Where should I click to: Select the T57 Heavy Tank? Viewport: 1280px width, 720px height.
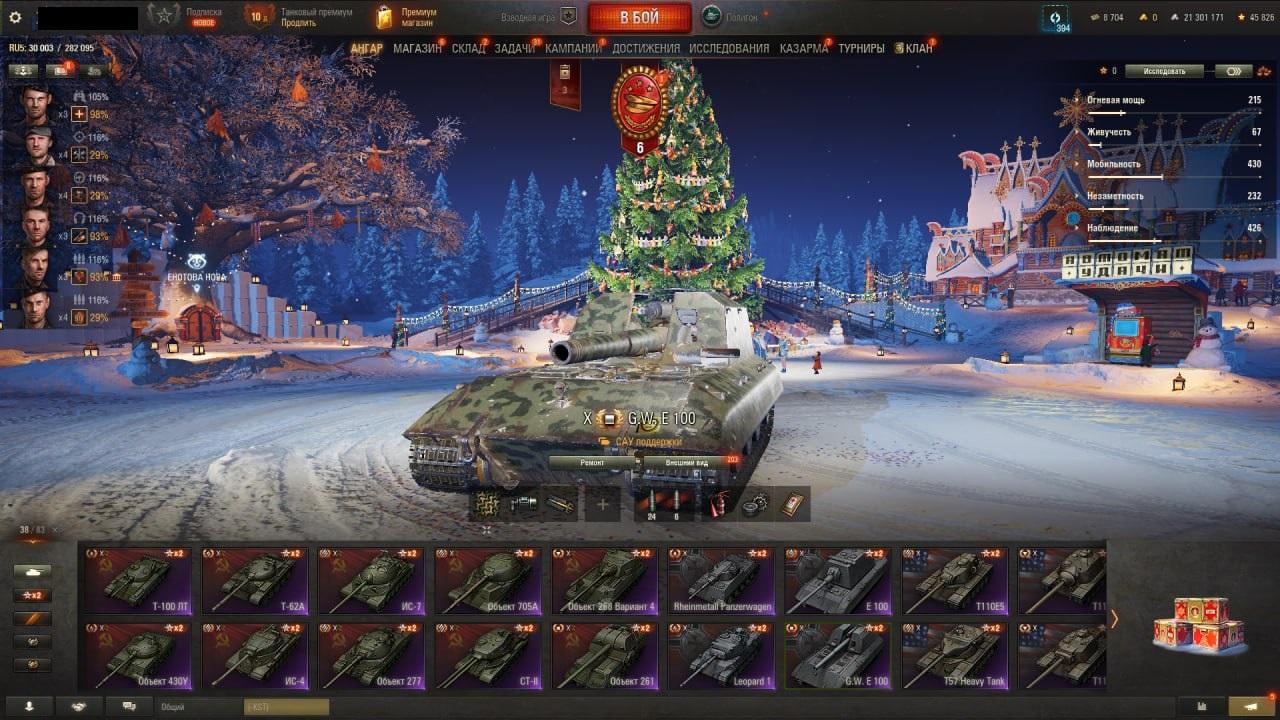(x=954, y=655)
